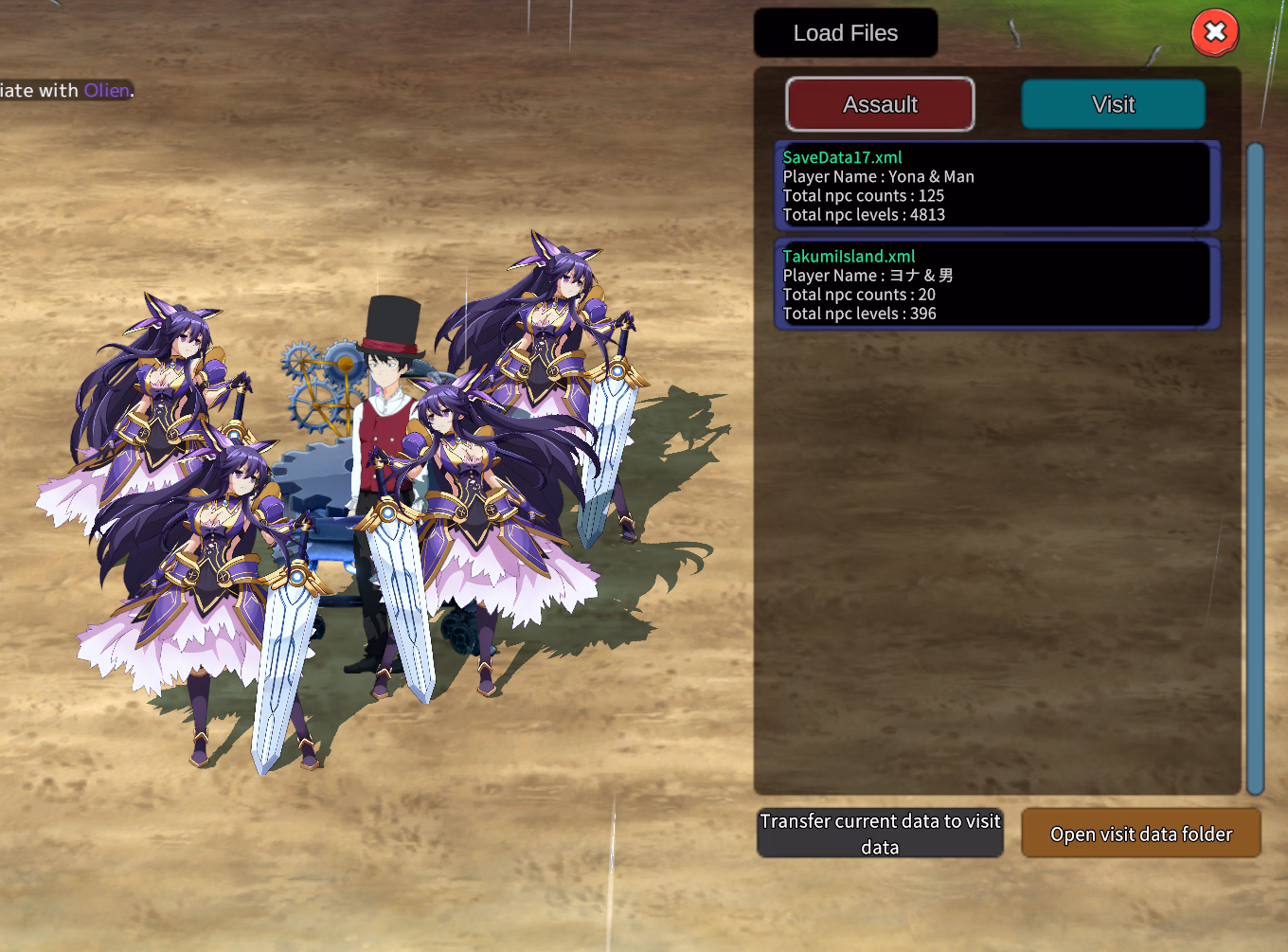
Task: Click the file list scrollbar
Action: [1256, 468]
